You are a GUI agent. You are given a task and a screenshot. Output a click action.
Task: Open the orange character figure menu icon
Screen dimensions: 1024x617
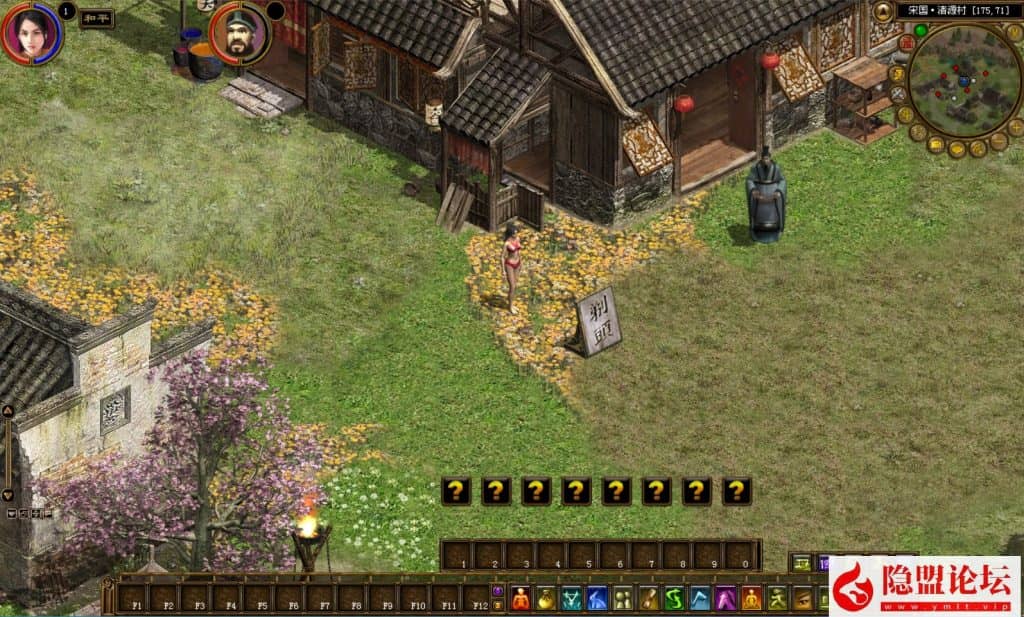(520, 599)
